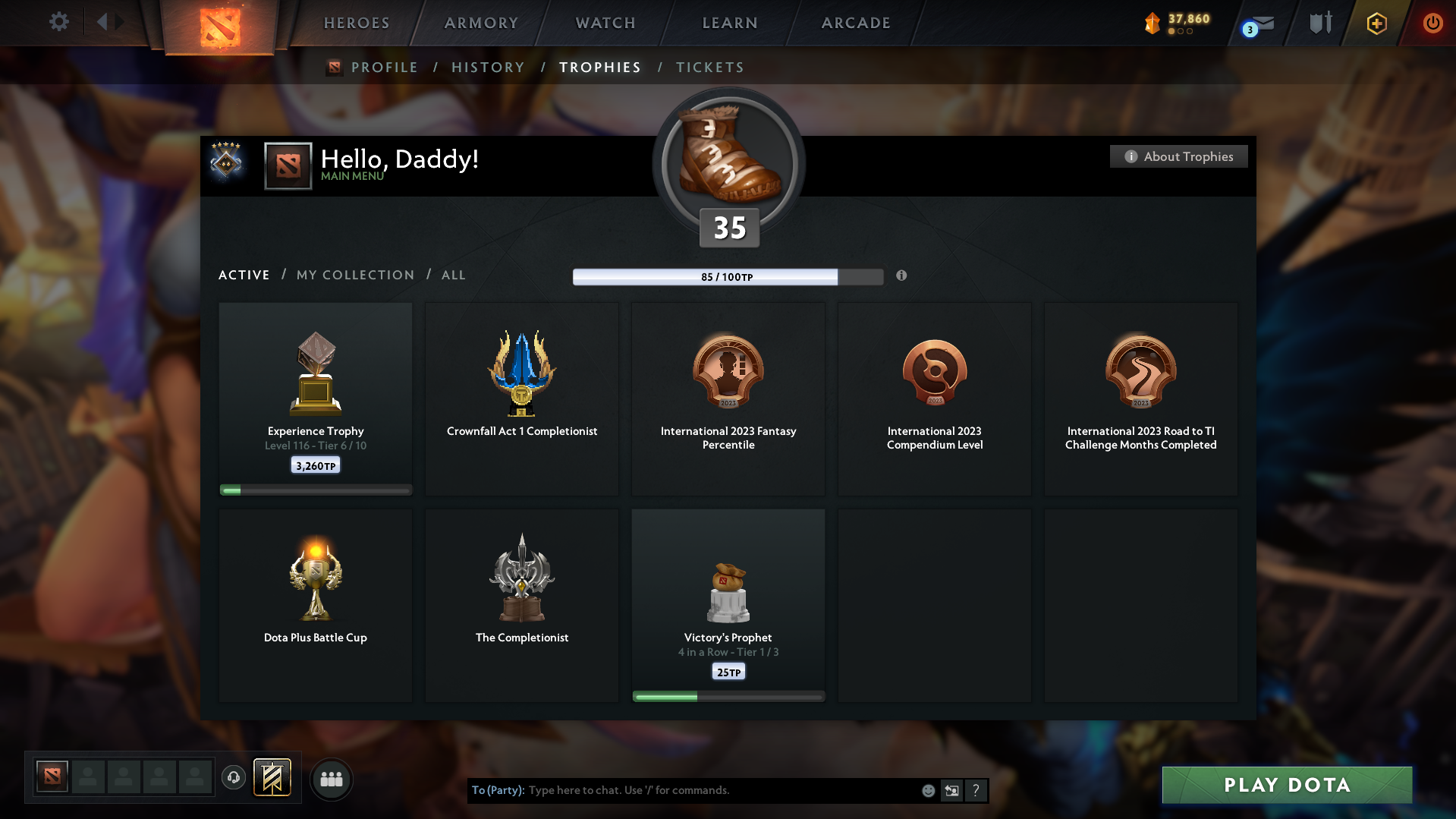Image resolution: width=1456 pixels, height=819 pixels.
Task: Click the trophy points info circle
Action: click(901, 276)
